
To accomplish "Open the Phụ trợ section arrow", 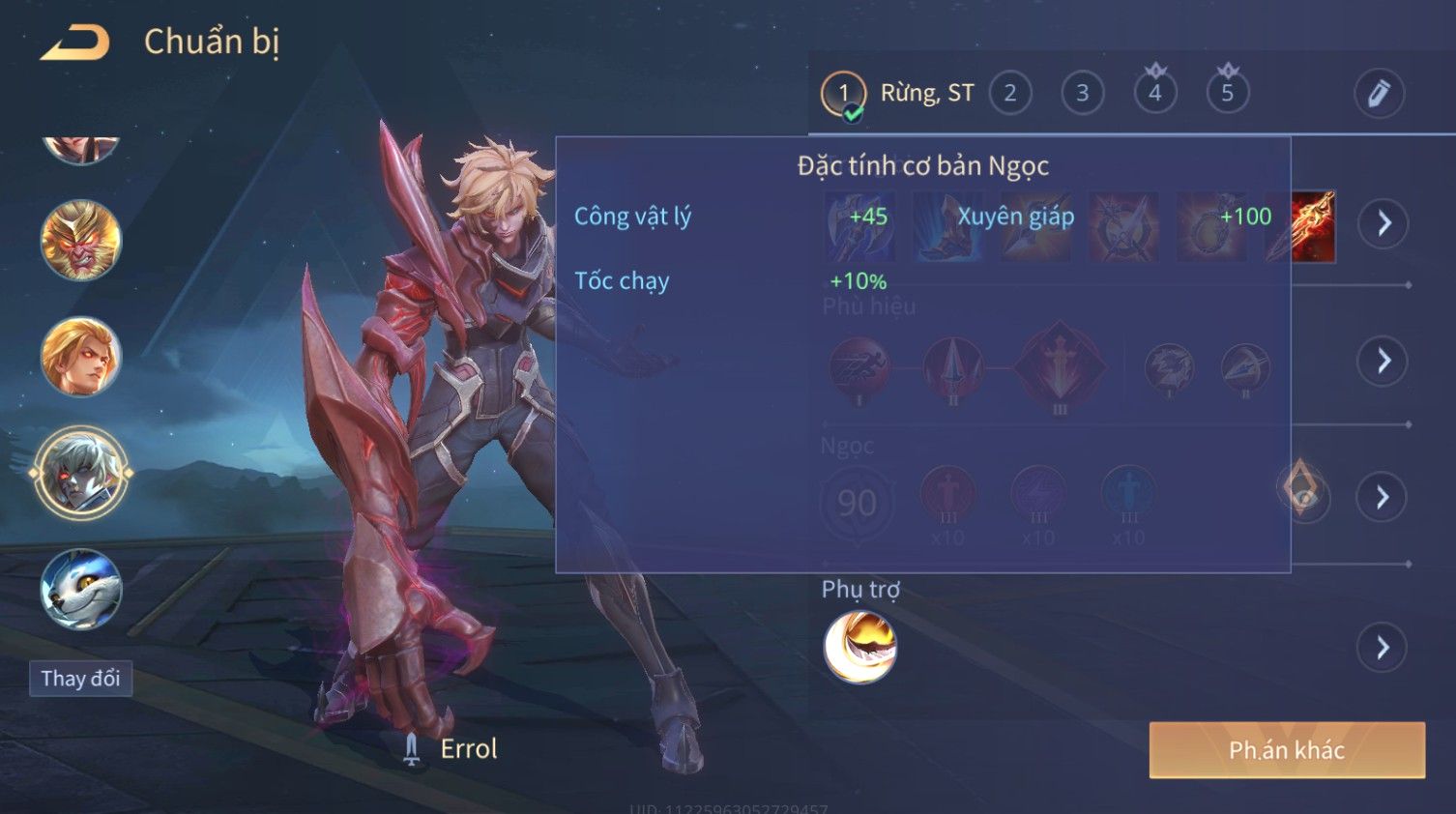I will [x=1383, y=647].
